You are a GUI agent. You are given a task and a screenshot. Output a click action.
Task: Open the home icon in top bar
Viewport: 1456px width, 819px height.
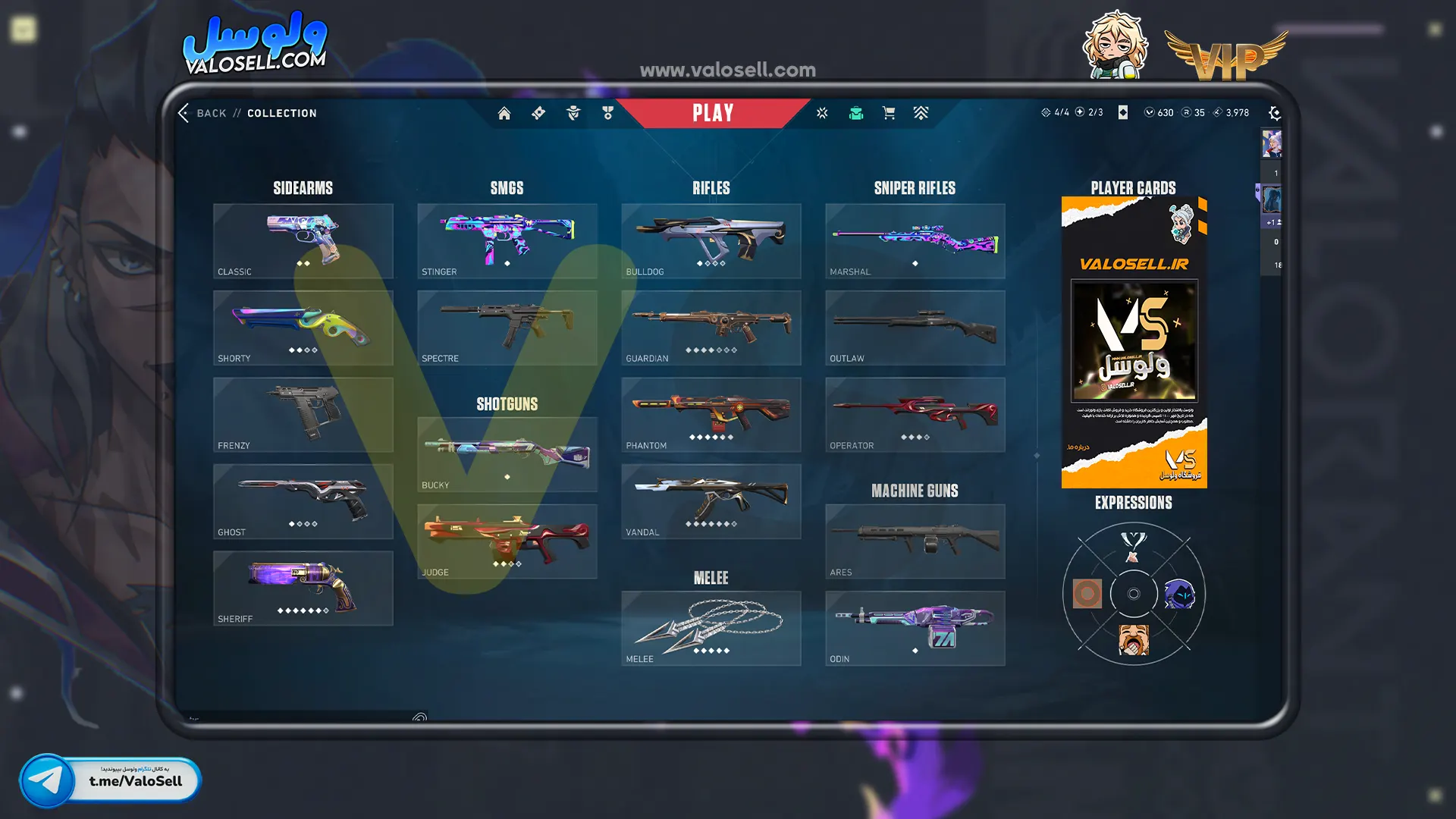(504, 113)
